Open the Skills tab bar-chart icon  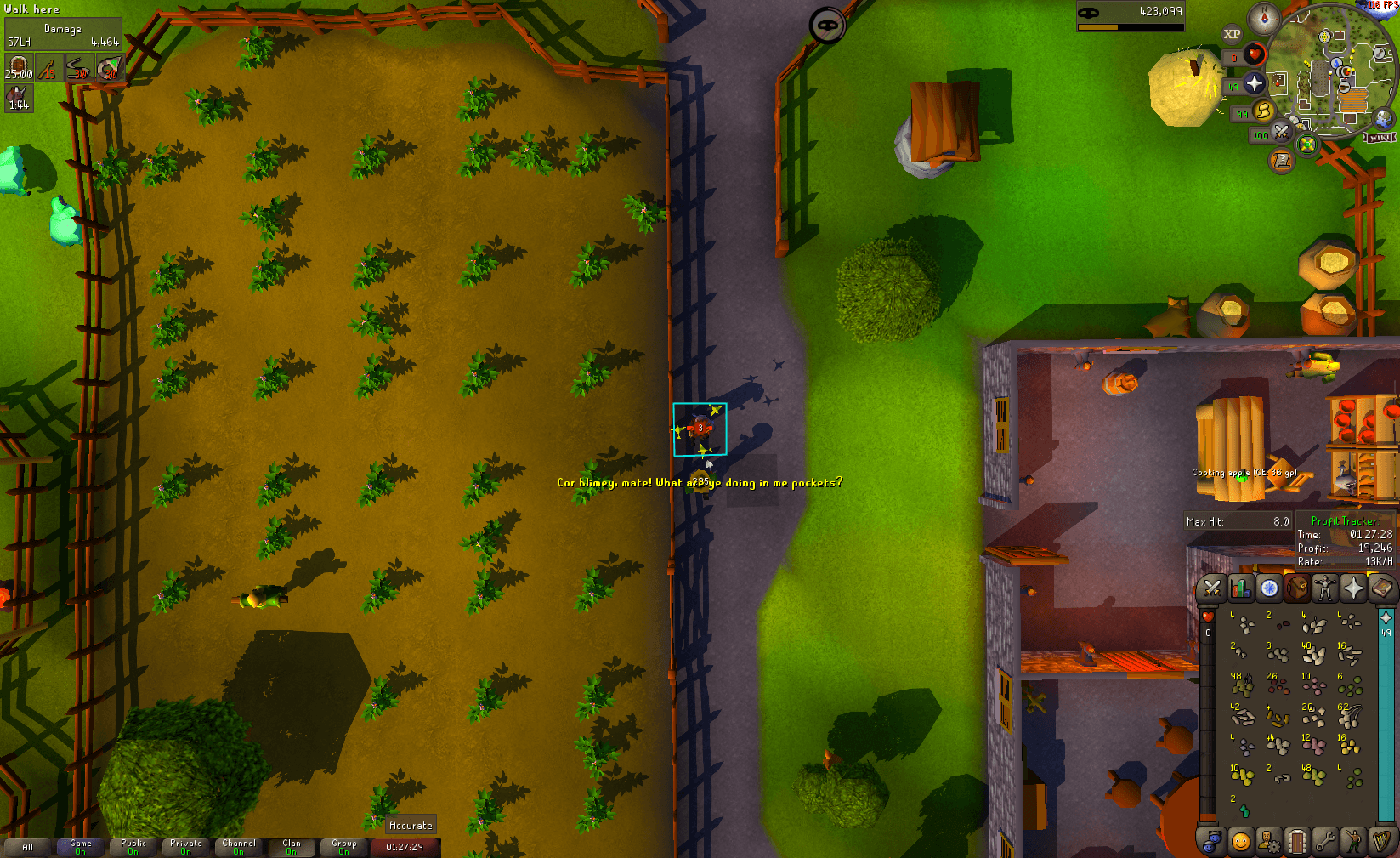tap(1241, 588)
